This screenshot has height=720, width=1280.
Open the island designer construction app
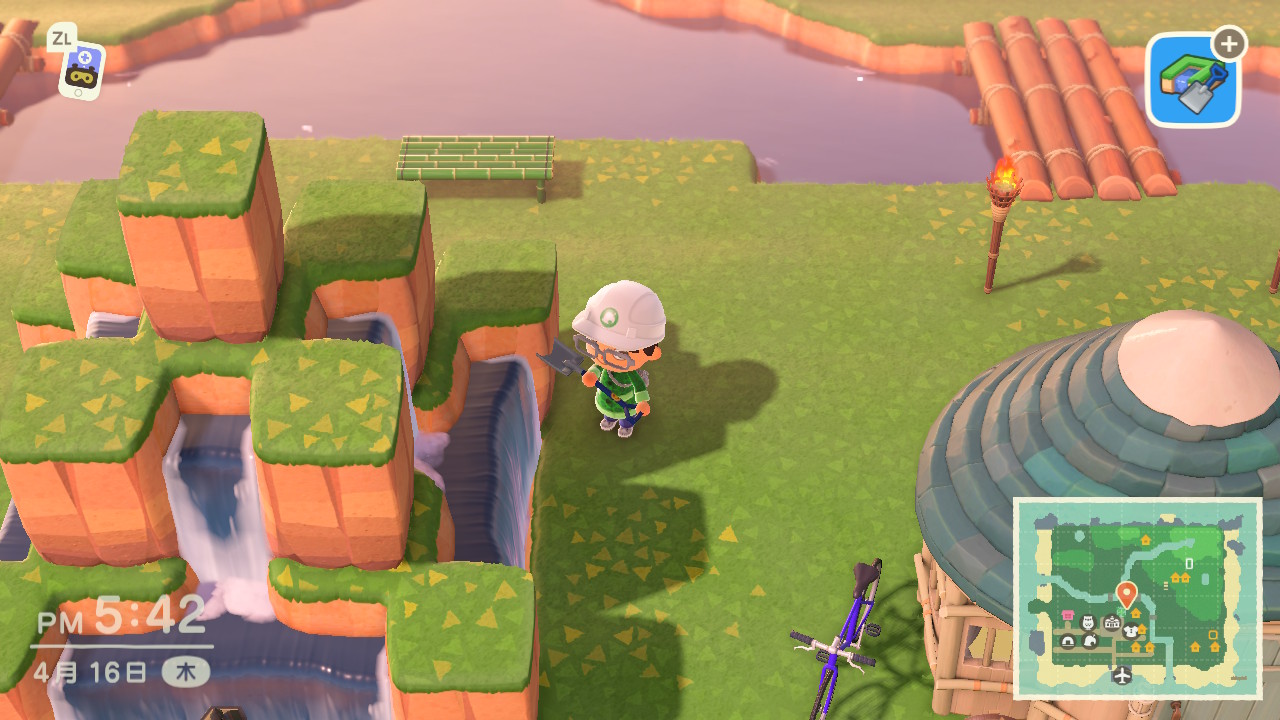(1192, 81)
